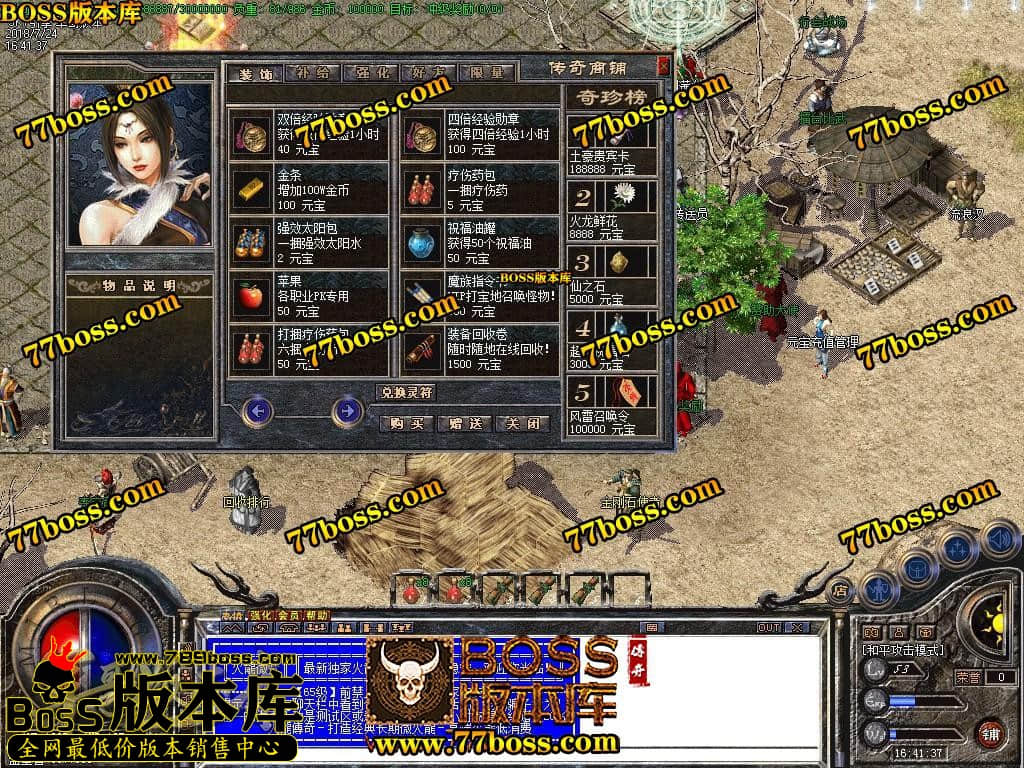Buy the item with 购买 button
The image size is (1024, 768).
(x=408, y=423)
